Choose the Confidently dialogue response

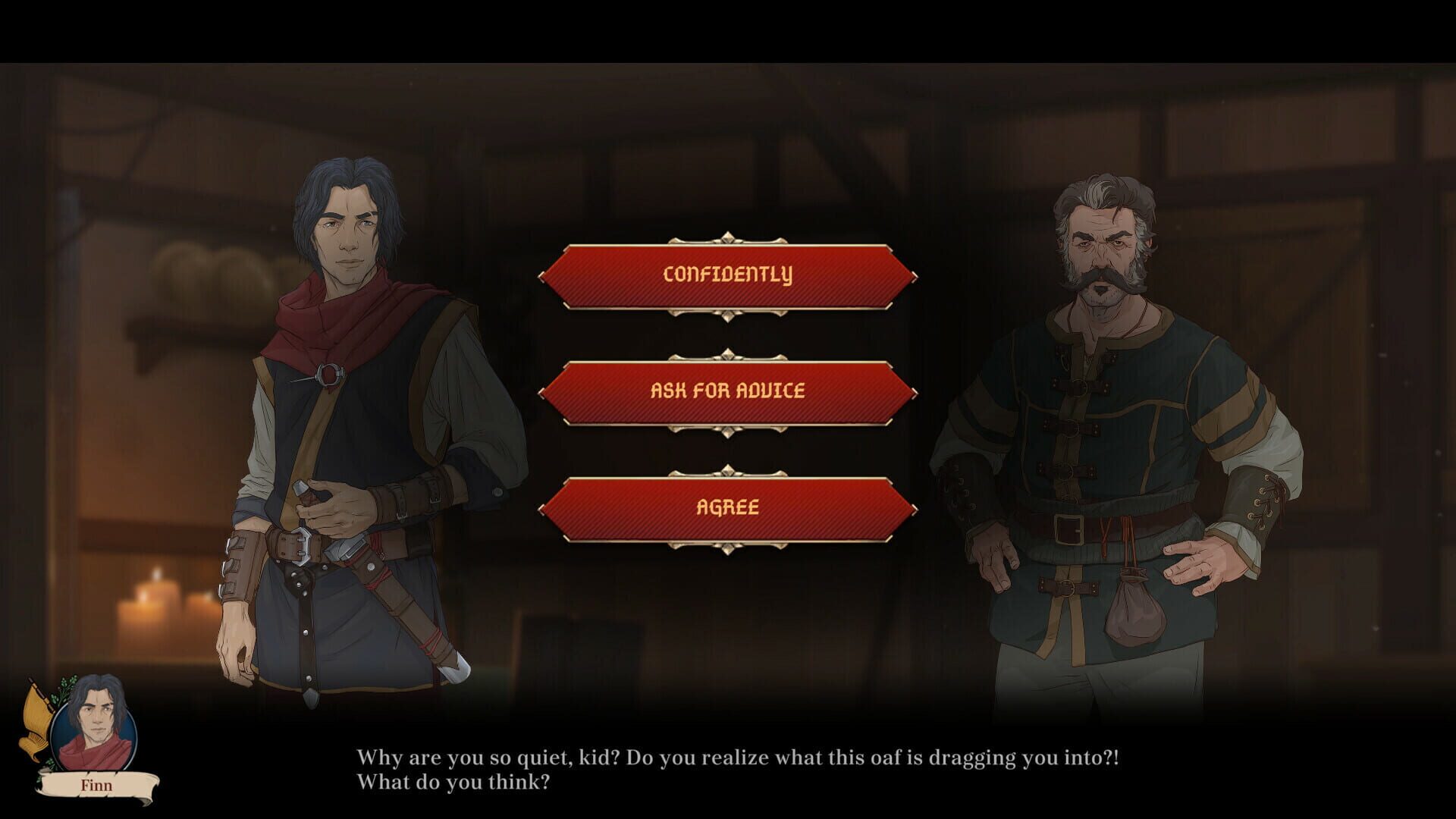coord(726,275)
